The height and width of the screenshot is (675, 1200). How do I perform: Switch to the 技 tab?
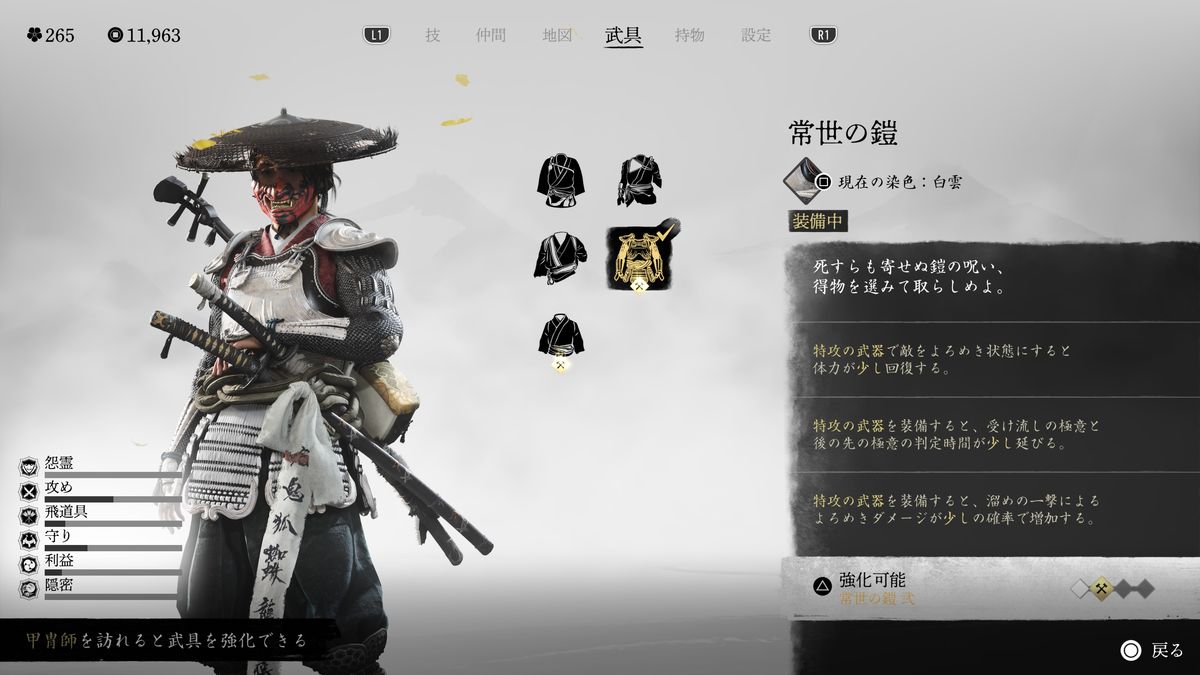432,35
